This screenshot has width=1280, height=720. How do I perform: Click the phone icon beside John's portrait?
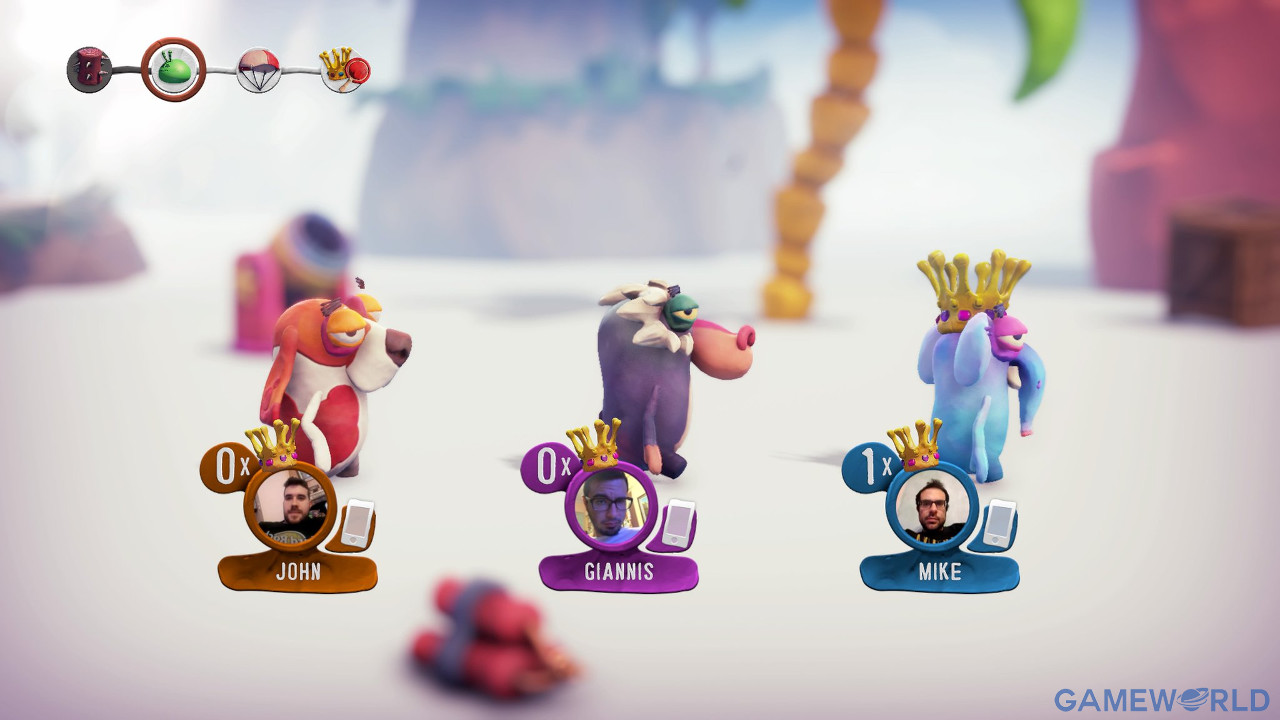[357, 523]
